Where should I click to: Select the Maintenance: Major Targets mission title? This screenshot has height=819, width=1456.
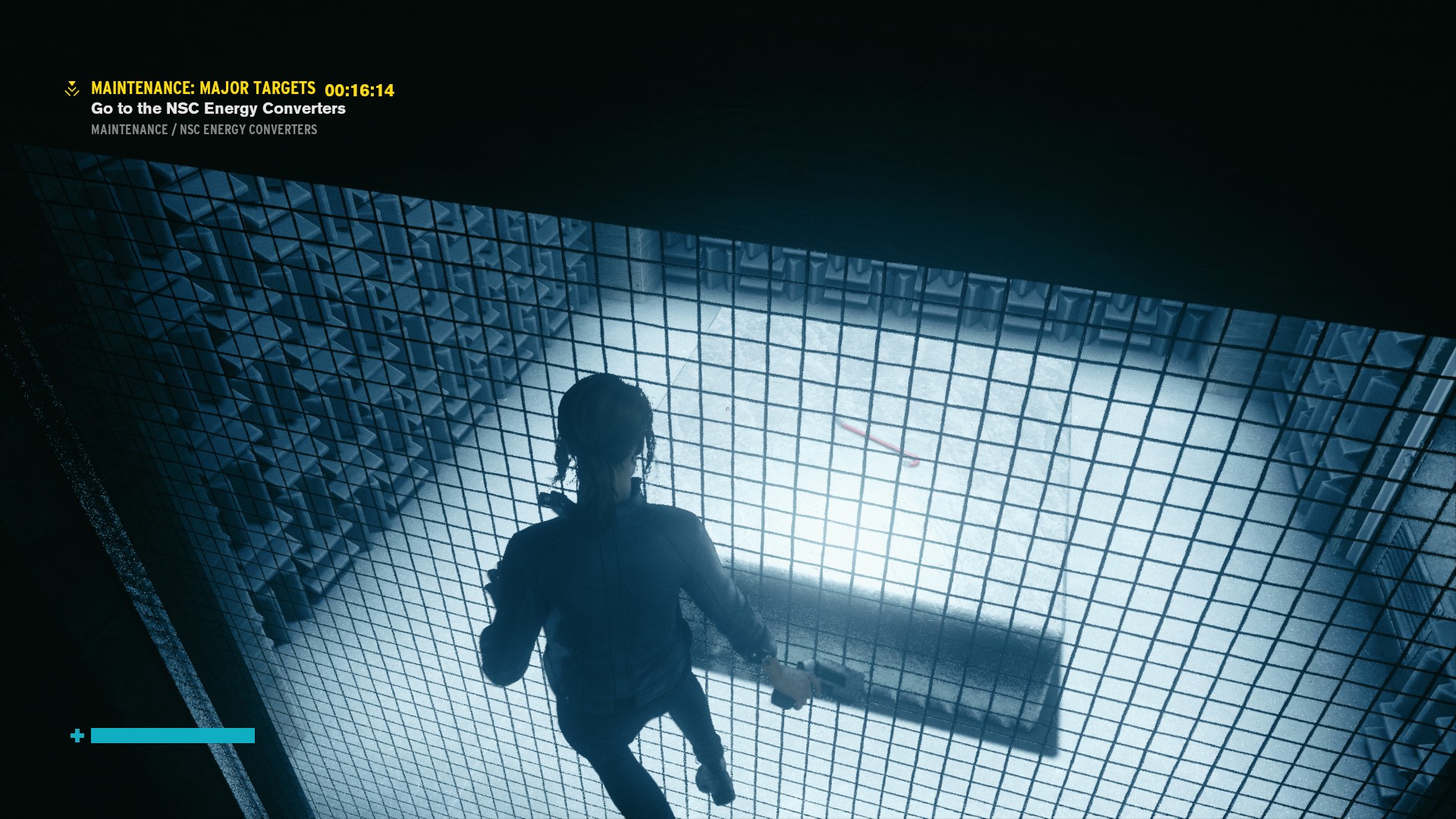tap(203, 89)
